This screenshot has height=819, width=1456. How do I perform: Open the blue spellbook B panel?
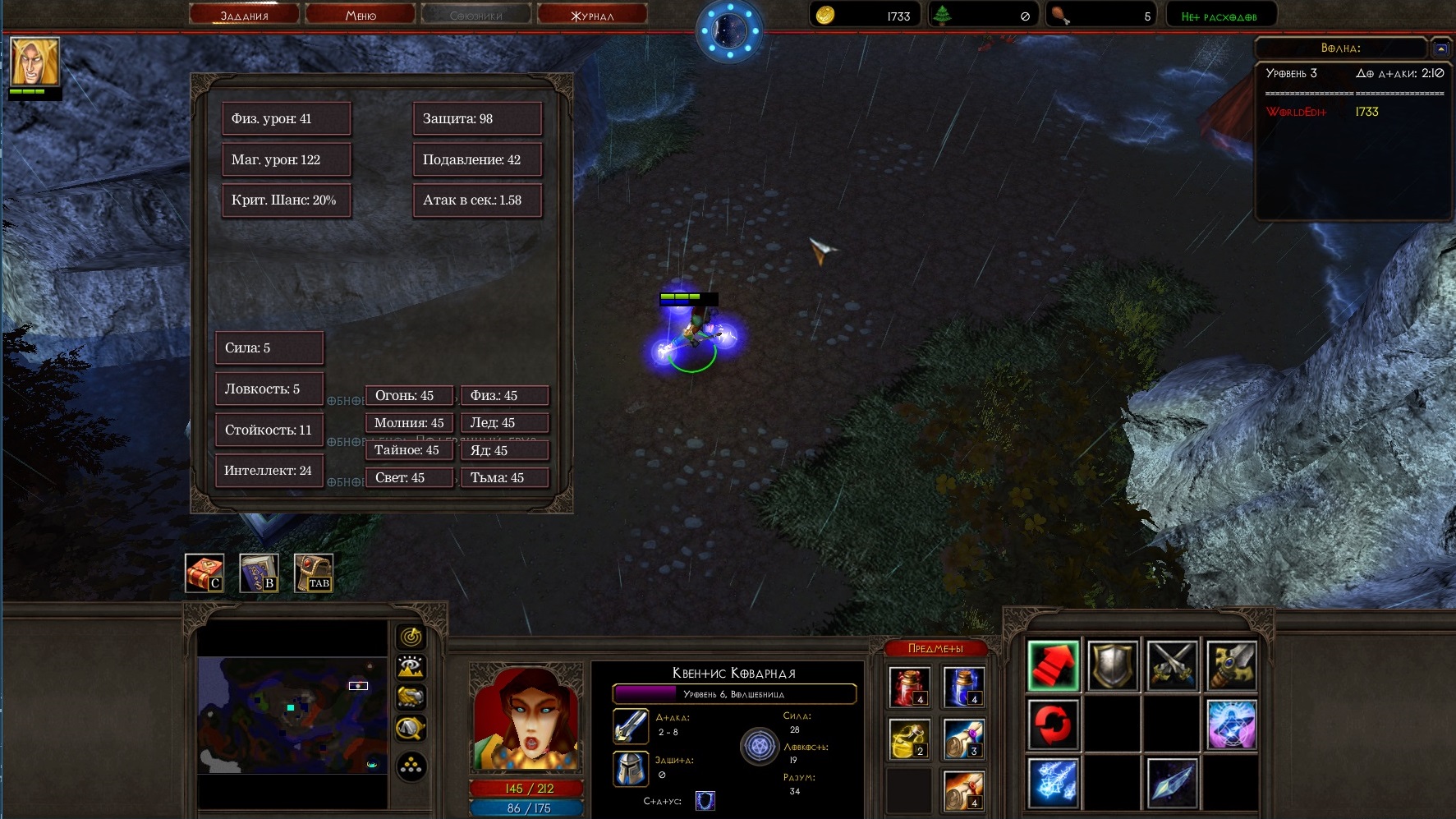[x=259, y=573]
